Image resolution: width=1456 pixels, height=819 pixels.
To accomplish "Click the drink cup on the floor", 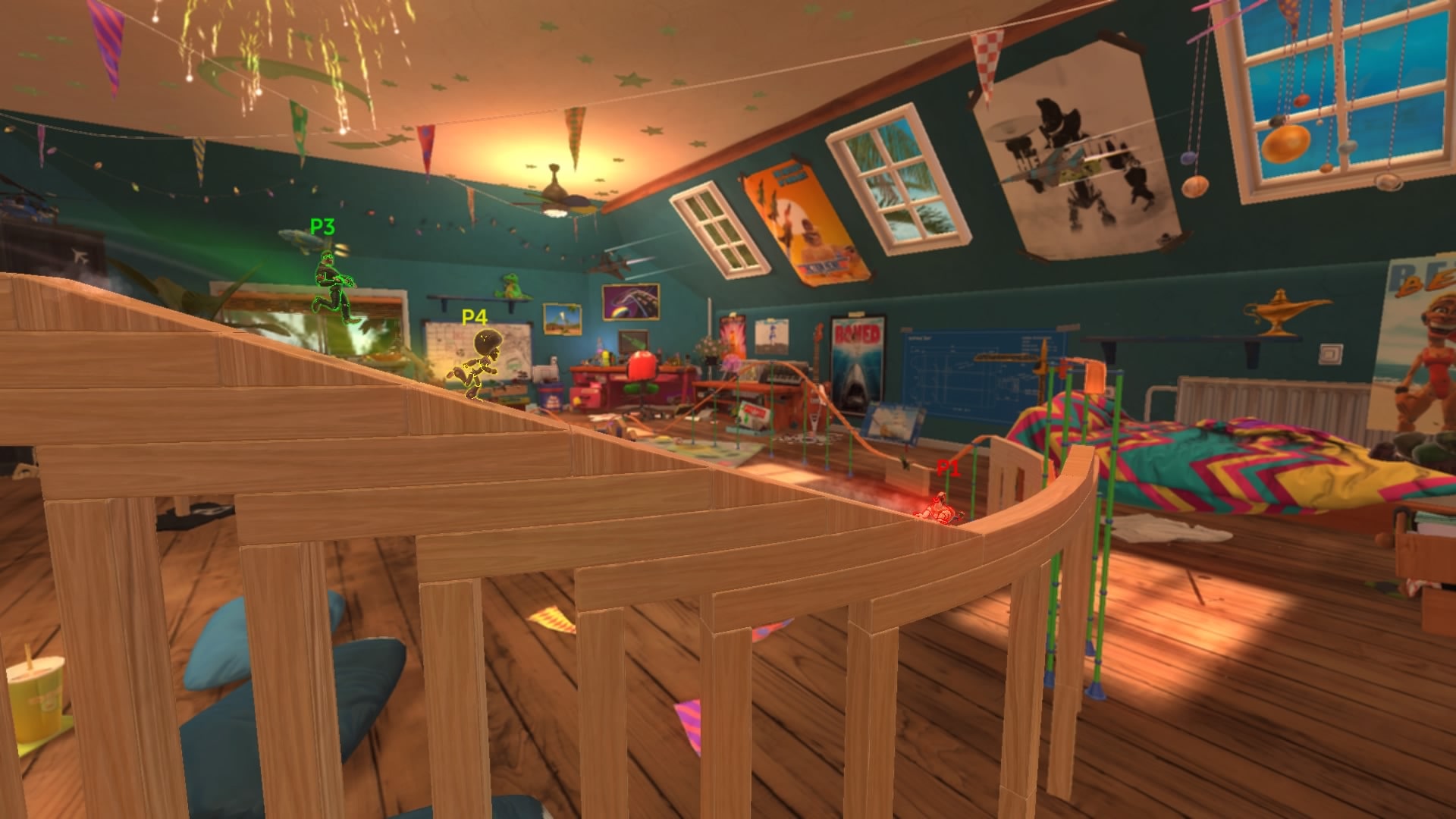I will click(36, 701).
